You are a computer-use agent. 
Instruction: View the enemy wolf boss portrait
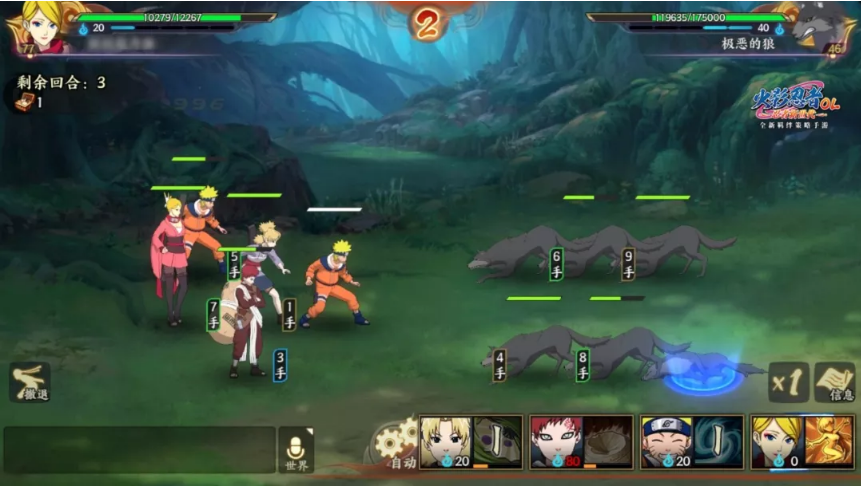click(x=821, y=26)
